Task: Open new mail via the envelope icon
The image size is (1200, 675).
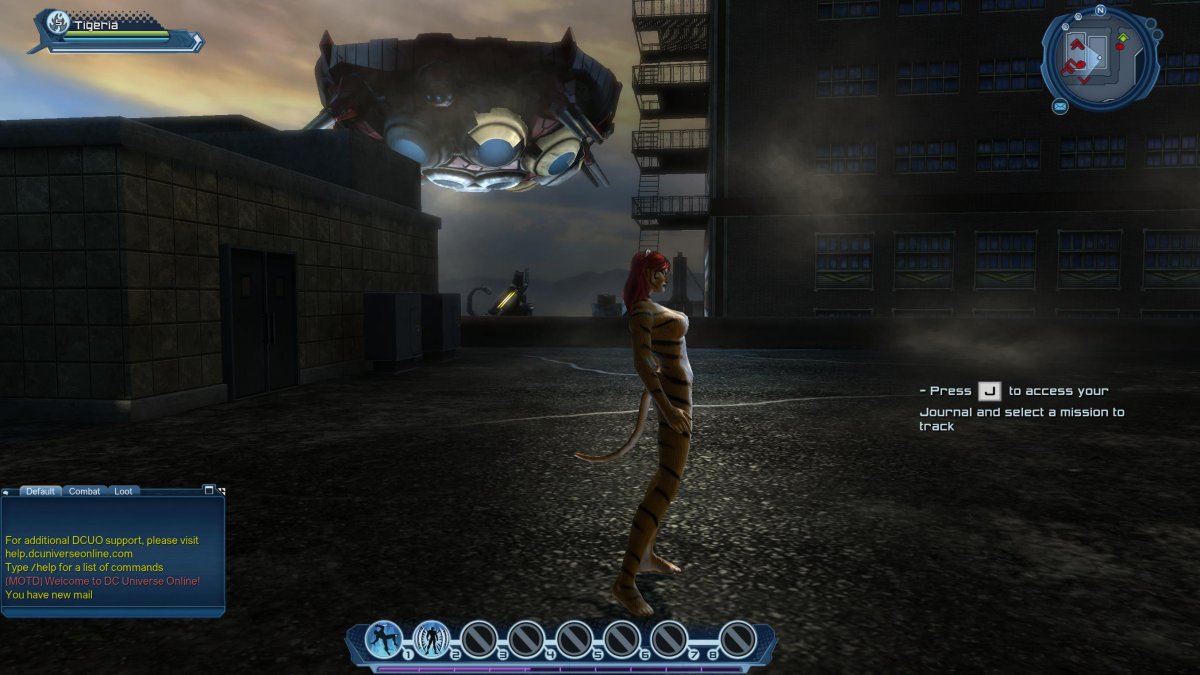Action: pyautogui.click(x=1060, y=106)
